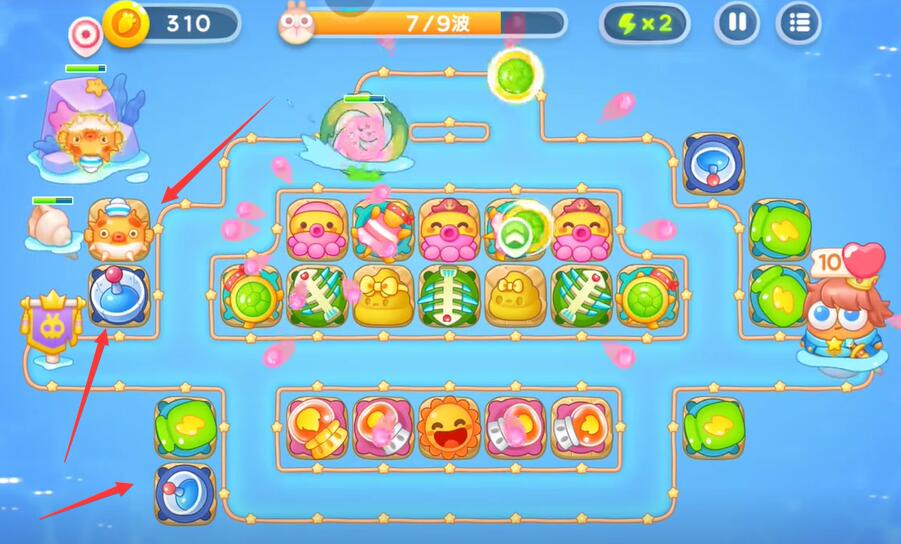Tap the green upgrade arrow icon
This screenshot has width=901, height=544.
(x=515, y=231)
